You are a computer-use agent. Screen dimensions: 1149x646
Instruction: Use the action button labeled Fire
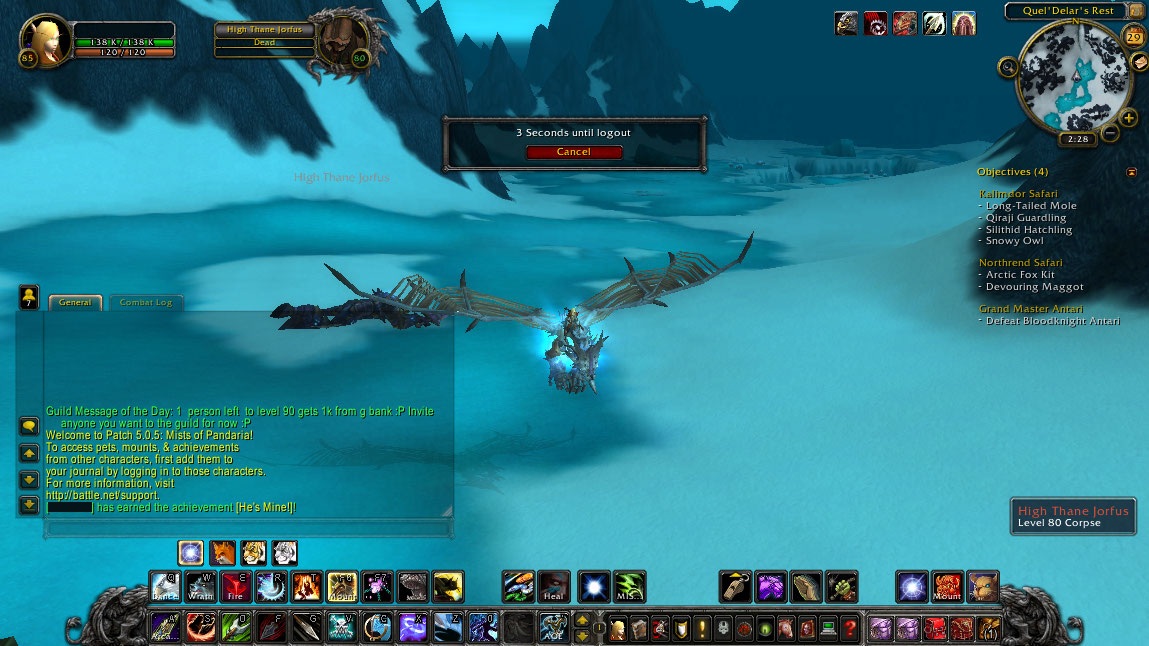point(235,586)
